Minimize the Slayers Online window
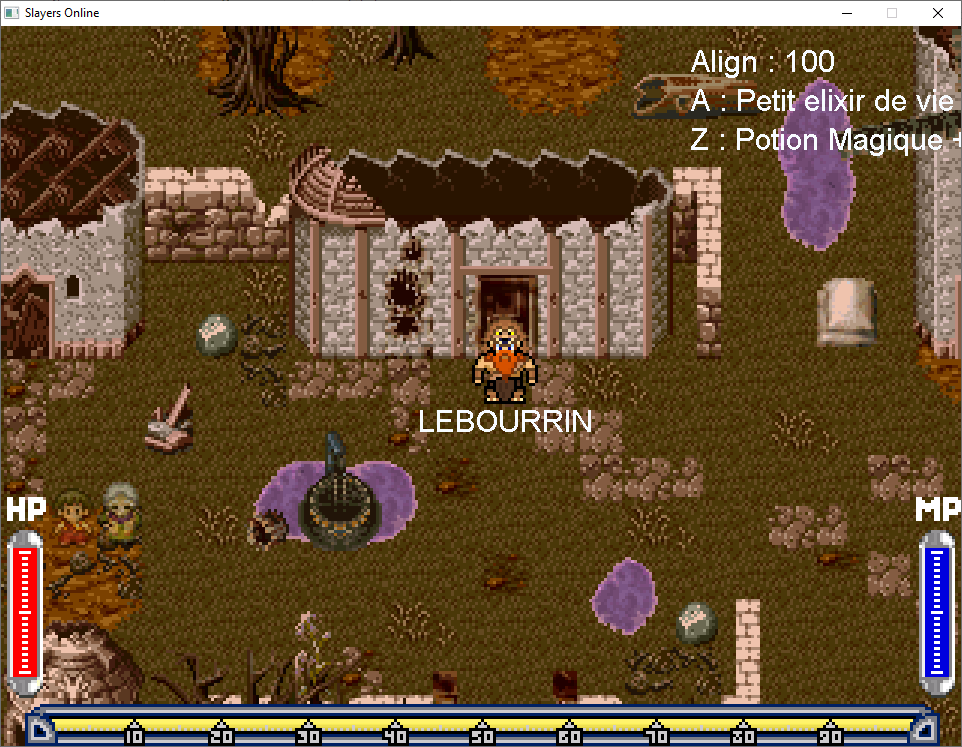Screen dimensions: 962x747 (x=846, y=13)
